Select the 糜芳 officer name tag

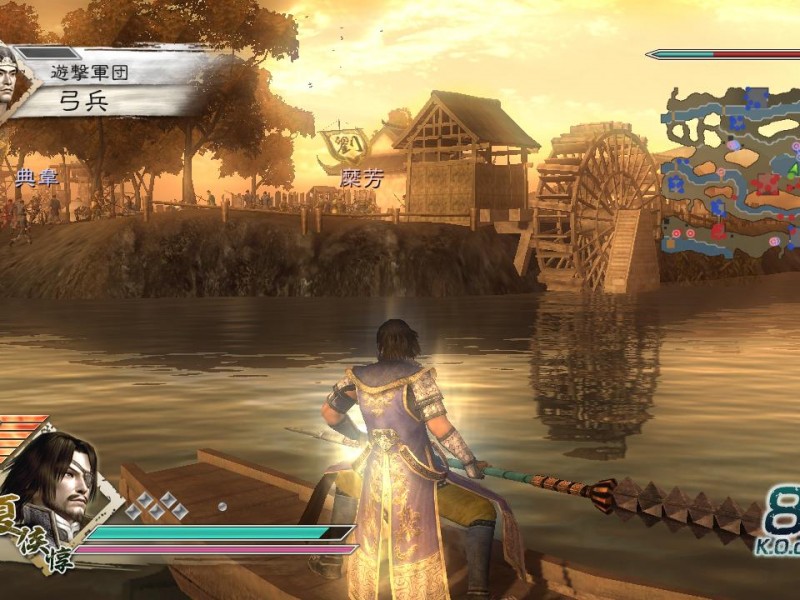point(362,178)
